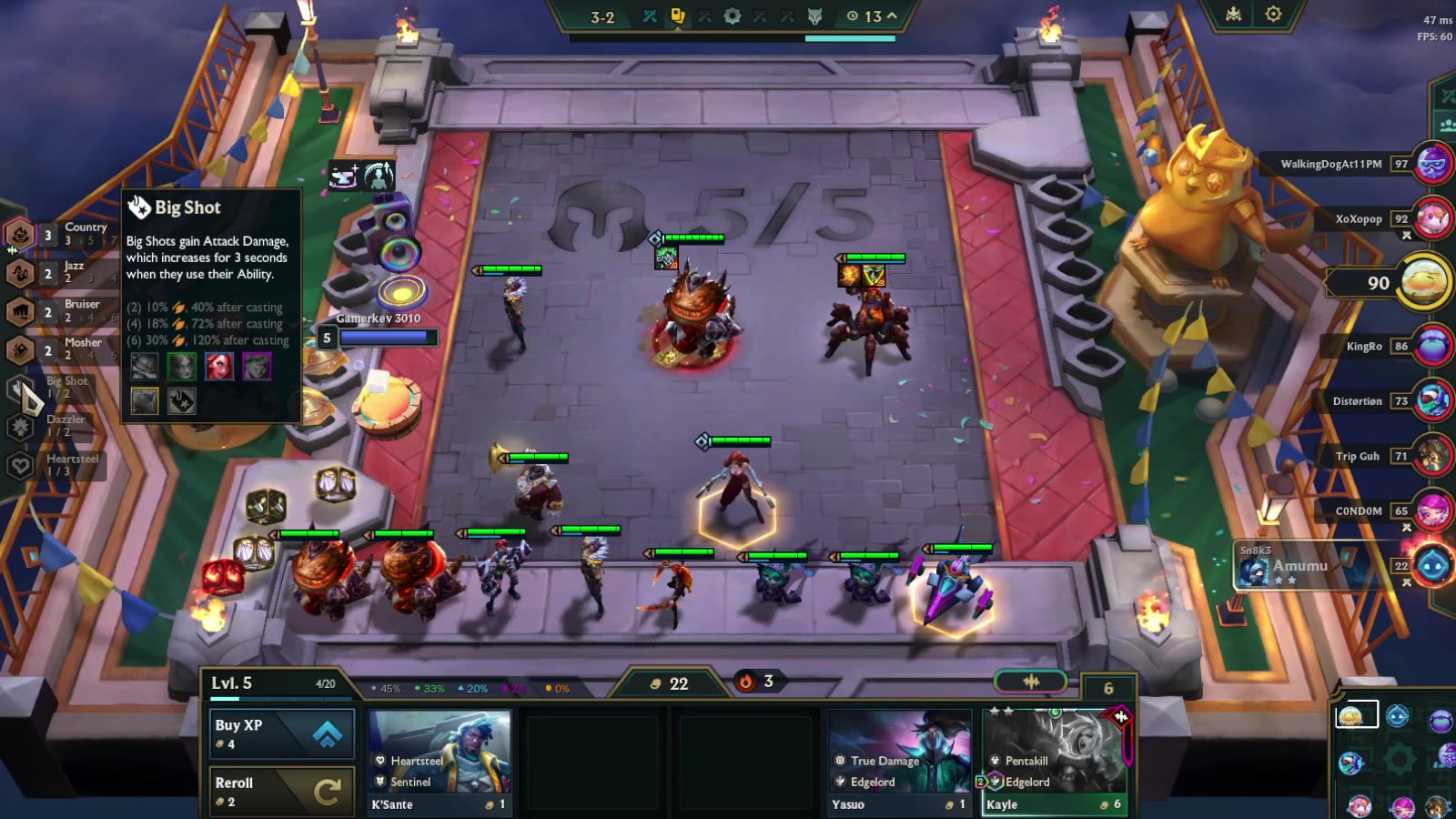The image size is (1456, 819).
Task: Click the gear round icon in the recap bar
Action: (733, 16)
